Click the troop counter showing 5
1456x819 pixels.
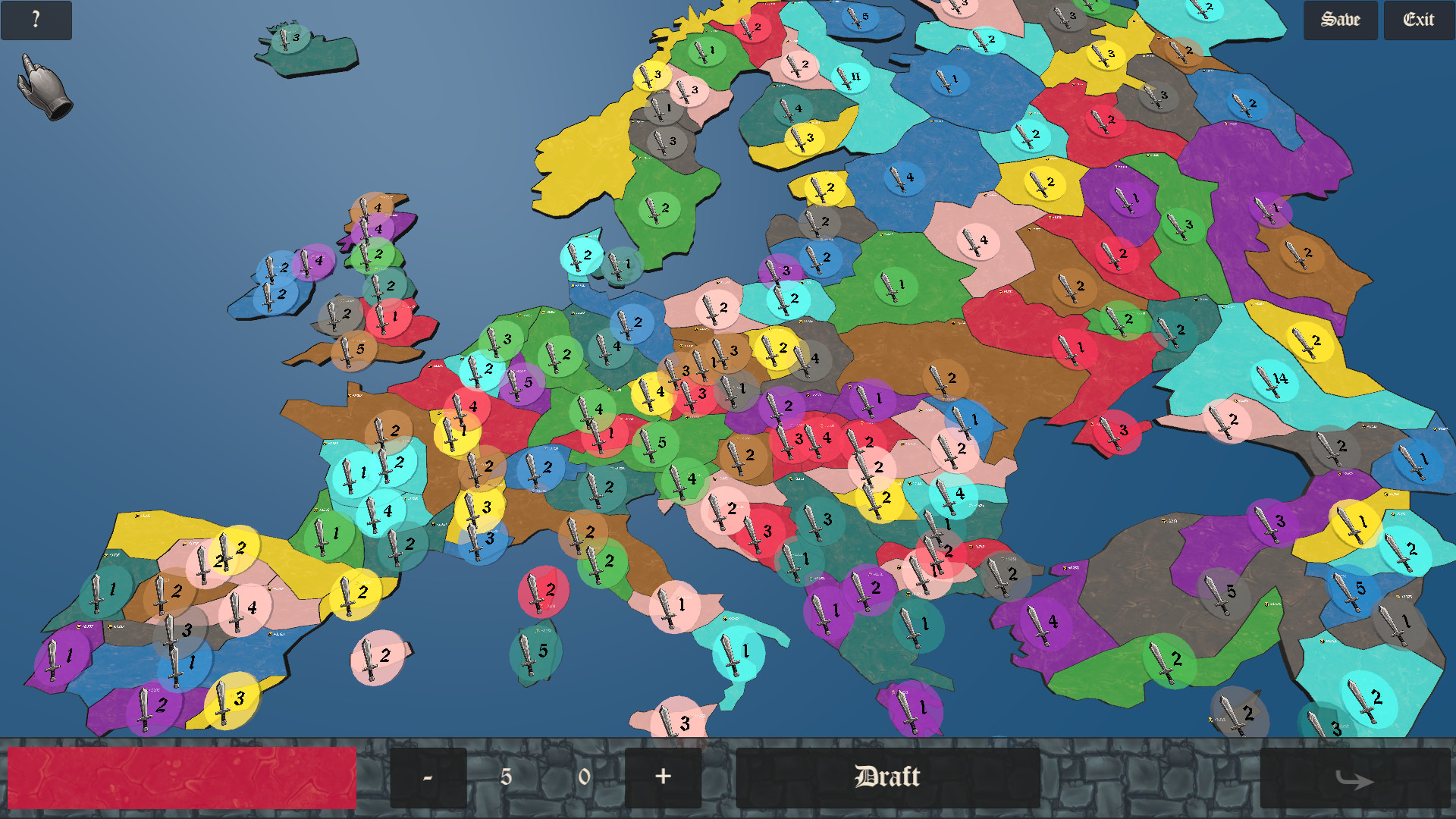click(x=507, y=777)
